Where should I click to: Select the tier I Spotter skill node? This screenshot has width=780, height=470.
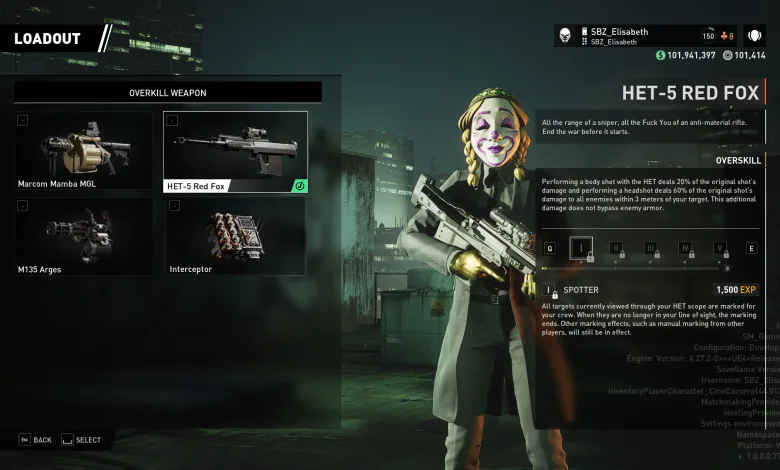pyautogui.click(x=581, y=248)
